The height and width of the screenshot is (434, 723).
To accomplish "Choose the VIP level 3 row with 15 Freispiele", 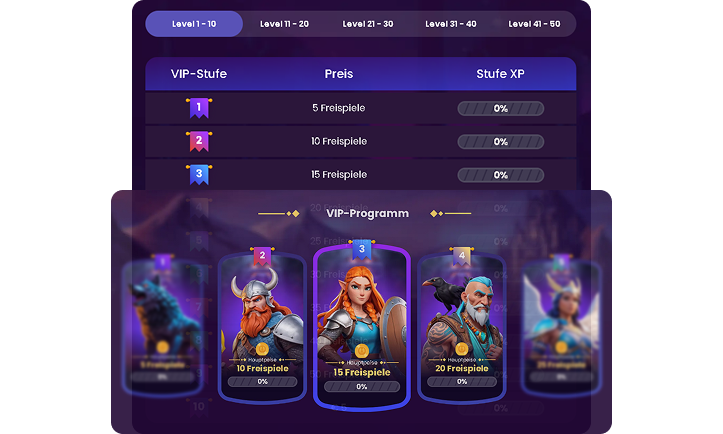I will (x=360, y=175).
